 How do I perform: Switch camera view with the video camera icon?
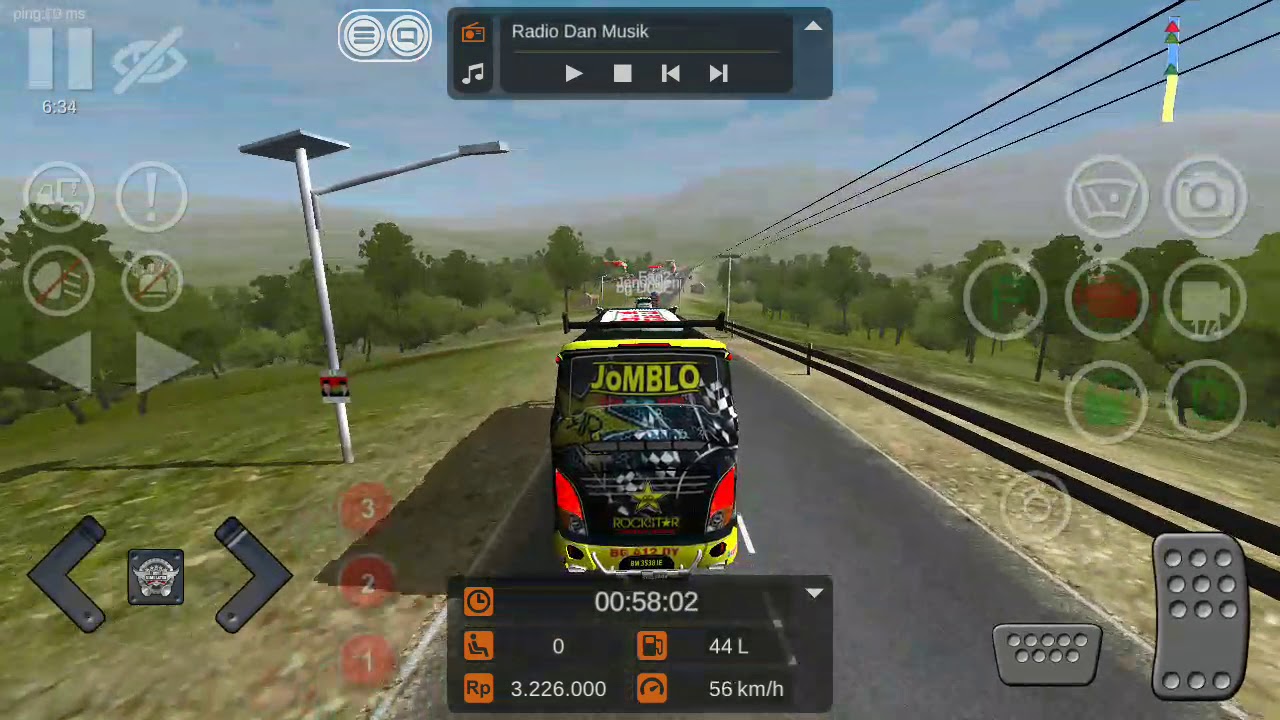[1205, 300]
